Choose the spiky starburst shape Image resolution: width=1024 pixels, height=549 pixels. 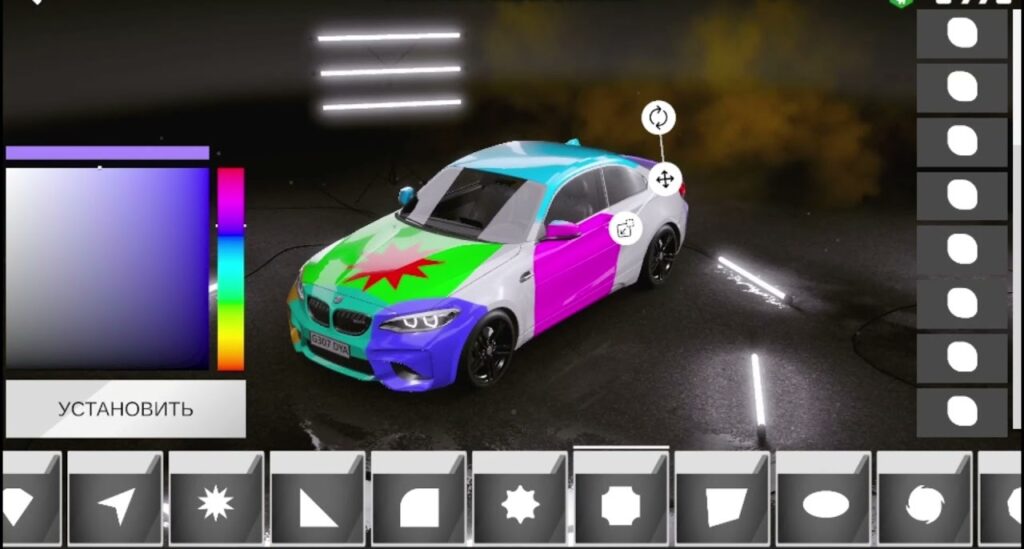216,499
